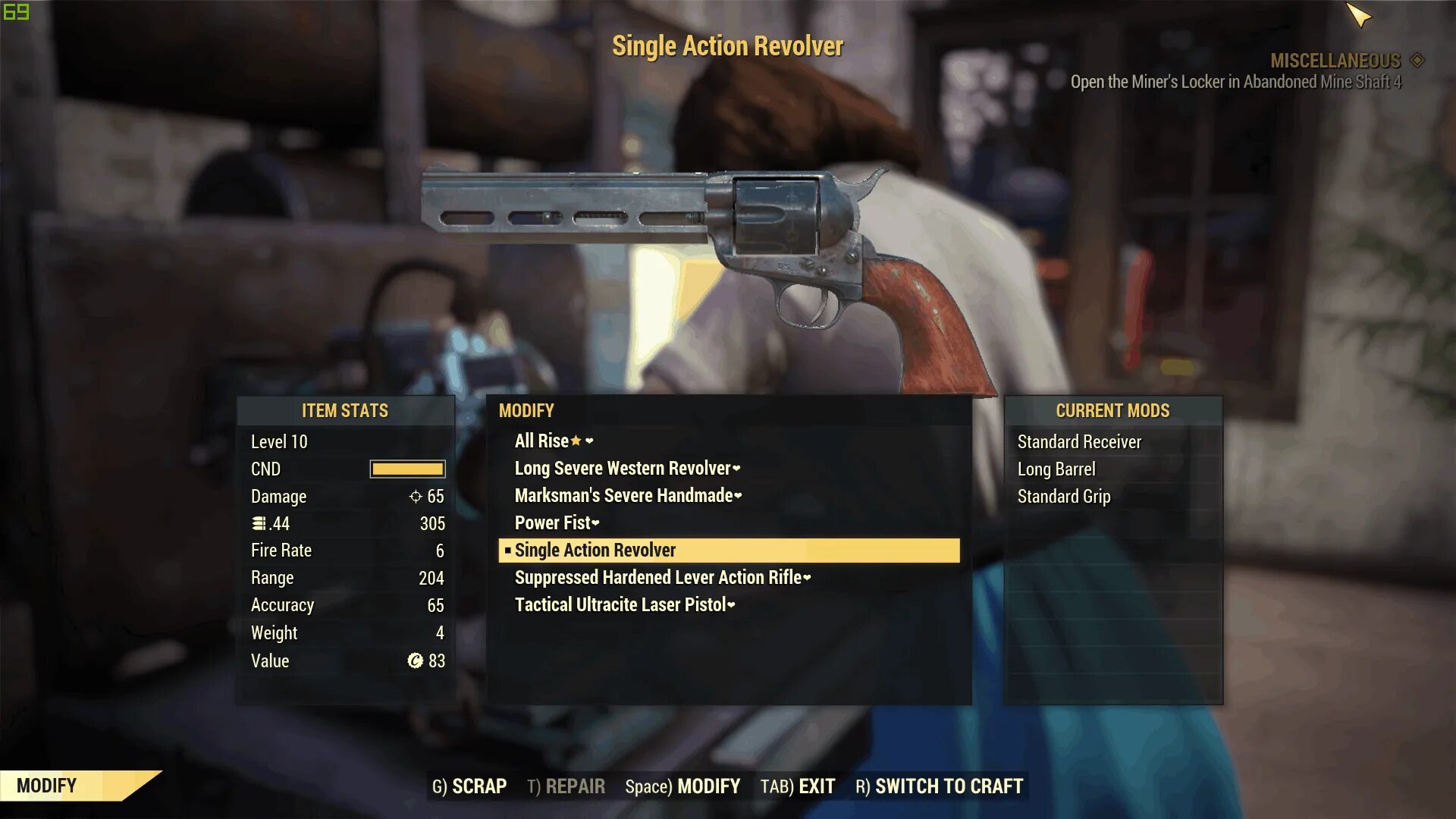
Task: Select the Long Barrel mod
Action: click(x=1056, y=469)
